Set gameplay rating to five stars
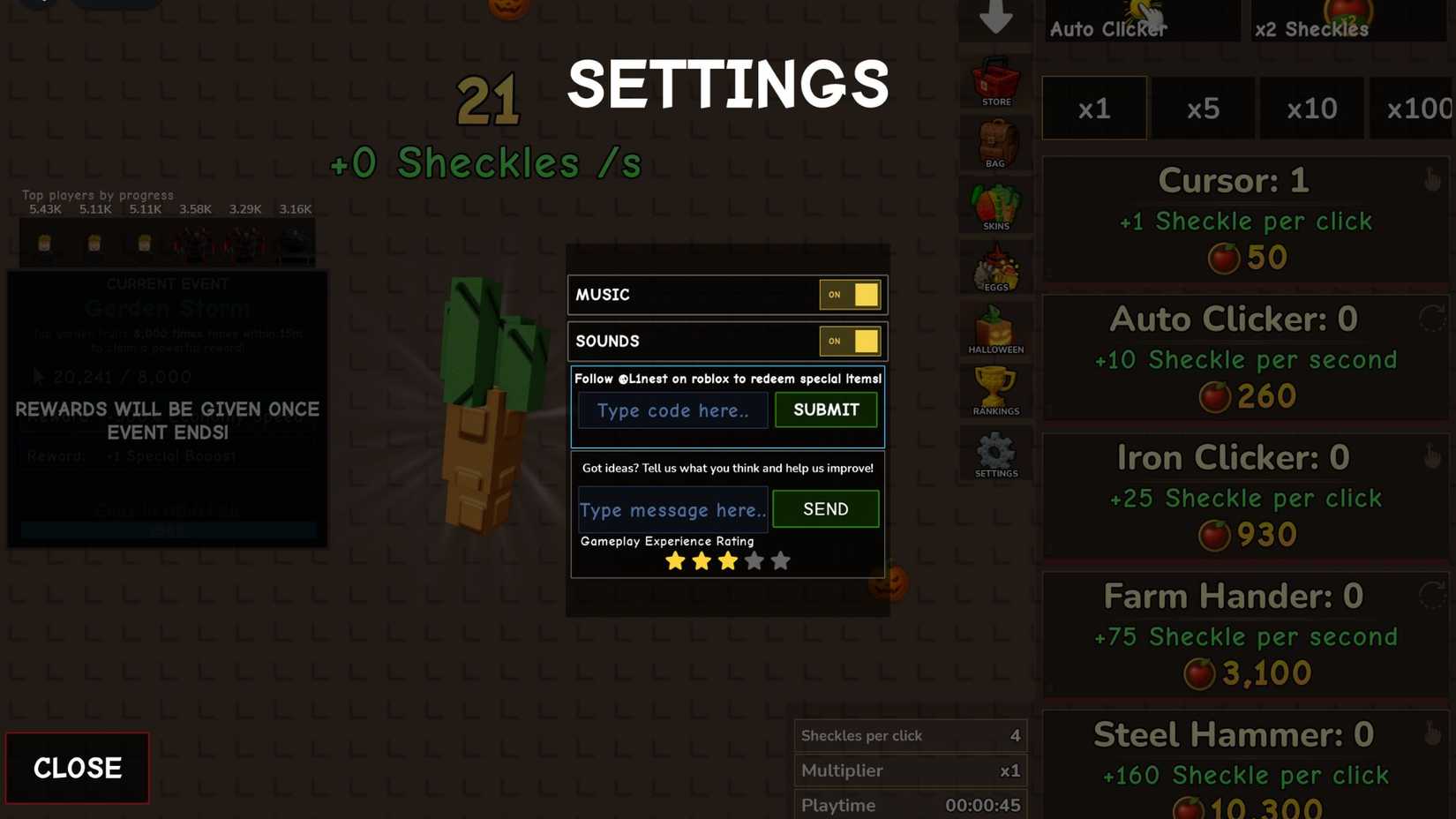The height and width of the screenshot is (819, 1456). [x=780, y=560]
